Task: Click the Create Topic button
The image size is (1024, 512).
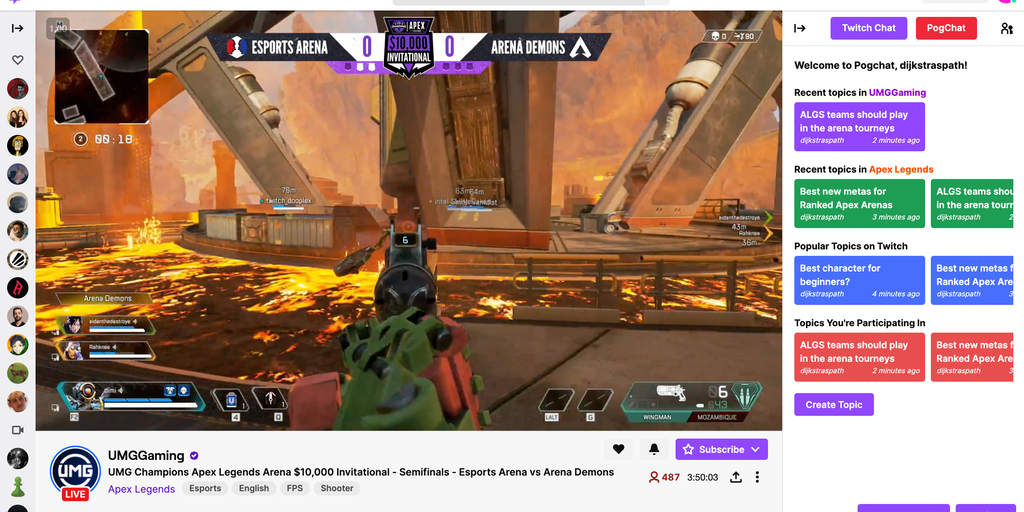Action: point(833,404)
